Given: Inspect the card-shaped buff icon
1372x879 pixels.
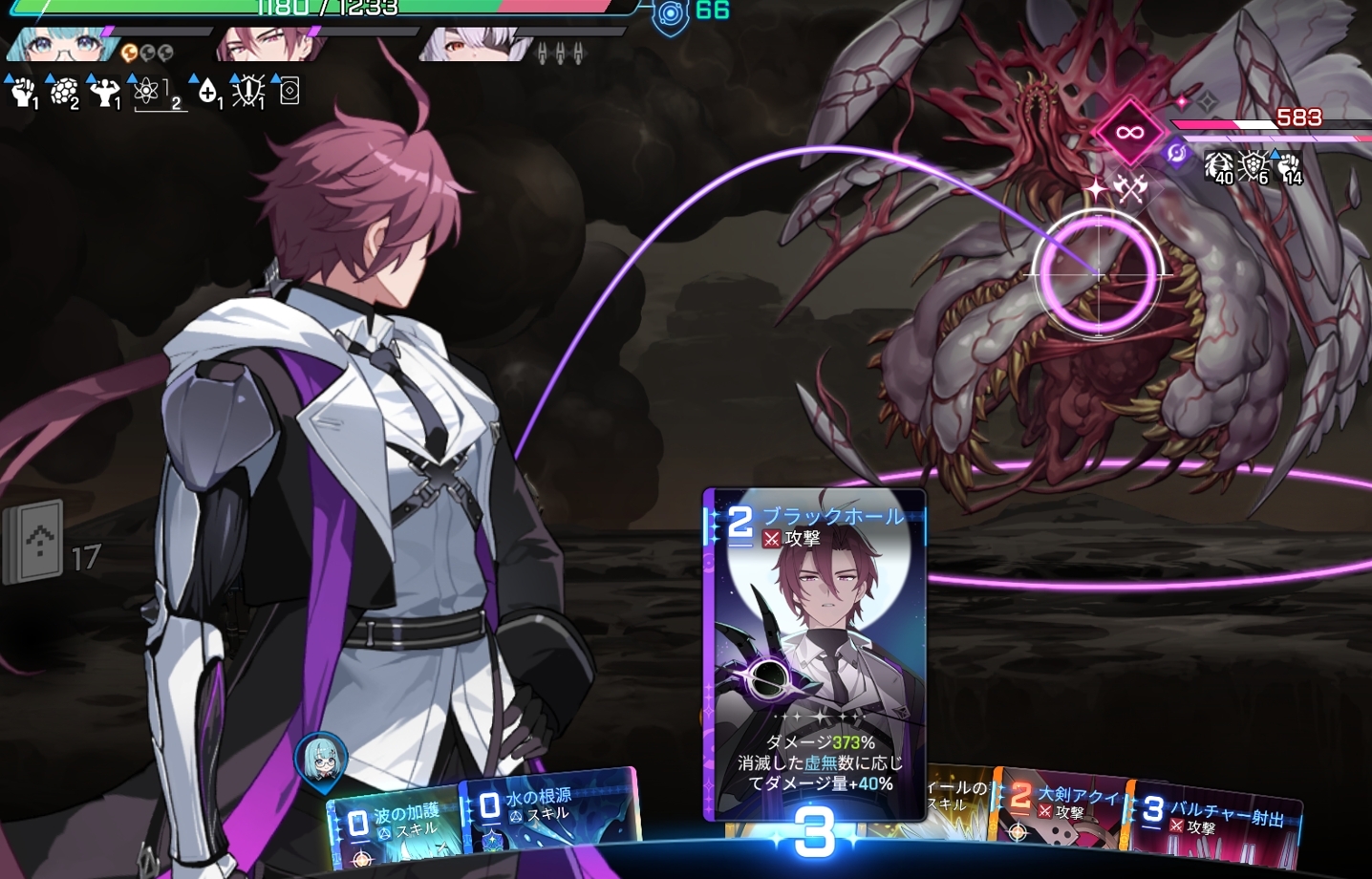Looking at the screenshot, I should (289, 92).
